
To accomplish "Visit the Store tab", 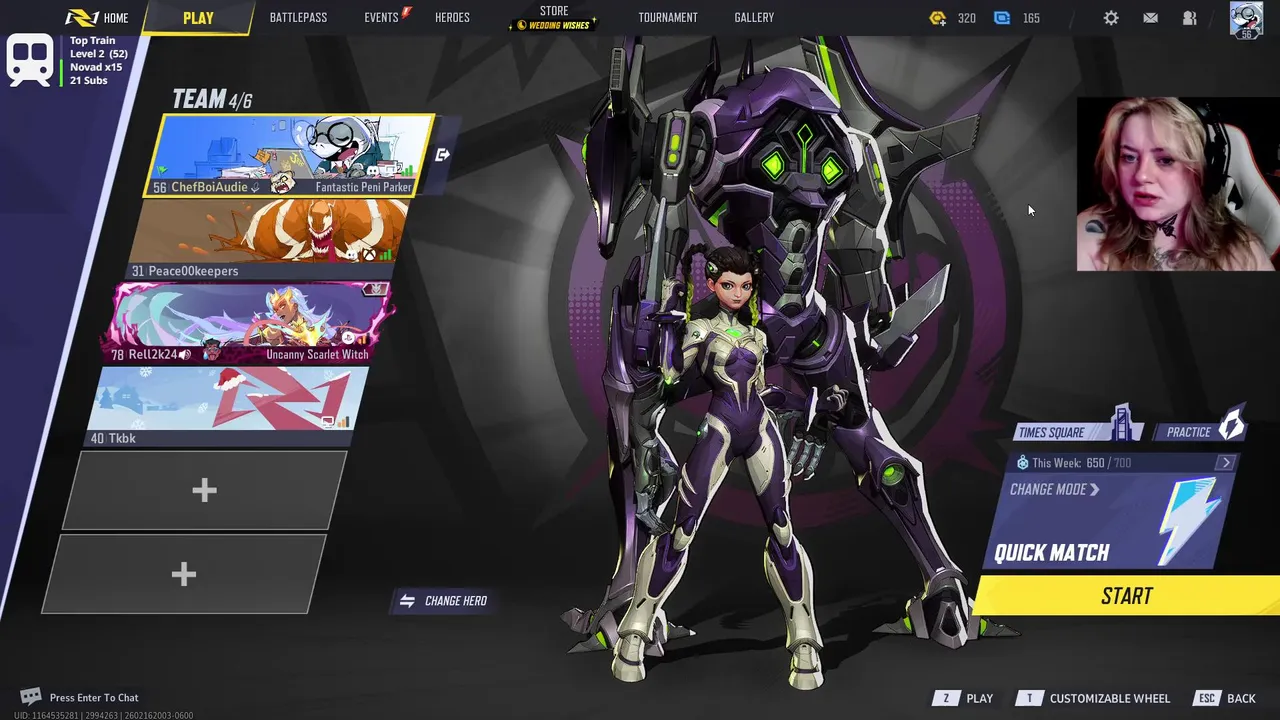I will [x=554, y=18].
